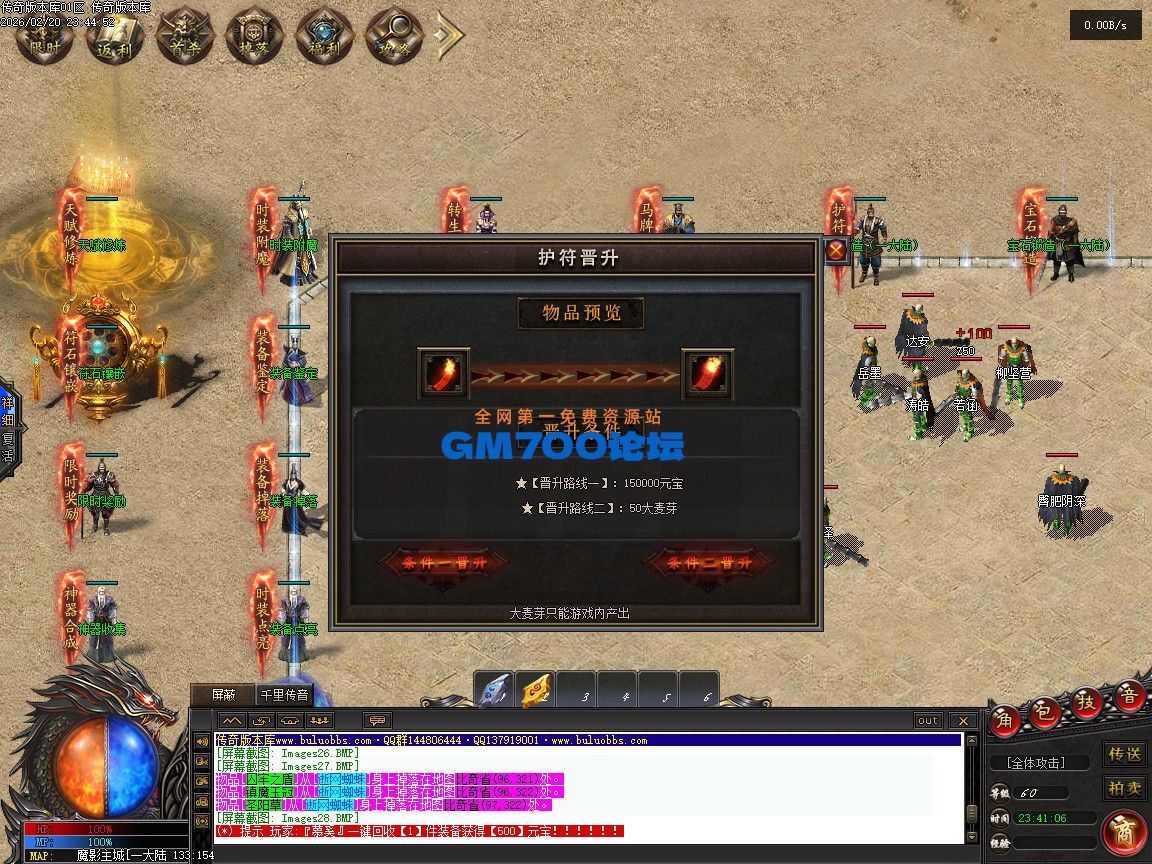The height and width of the screenshot is (864, 1152).
Task: Close the 护符晋升 window
Action: coord(836,250)
